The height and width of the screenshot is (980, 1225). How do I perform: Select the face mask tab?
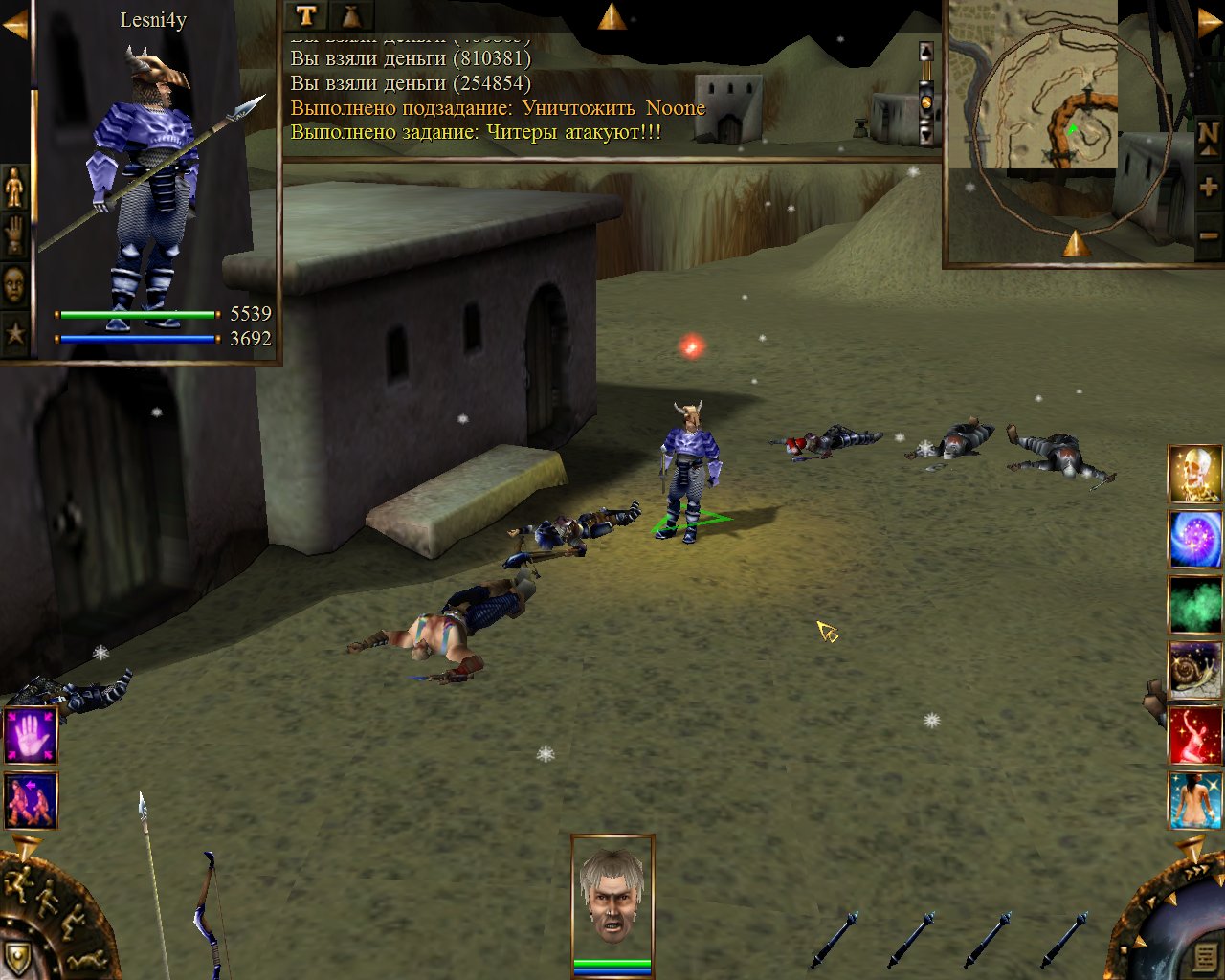(x=14, y=284)
